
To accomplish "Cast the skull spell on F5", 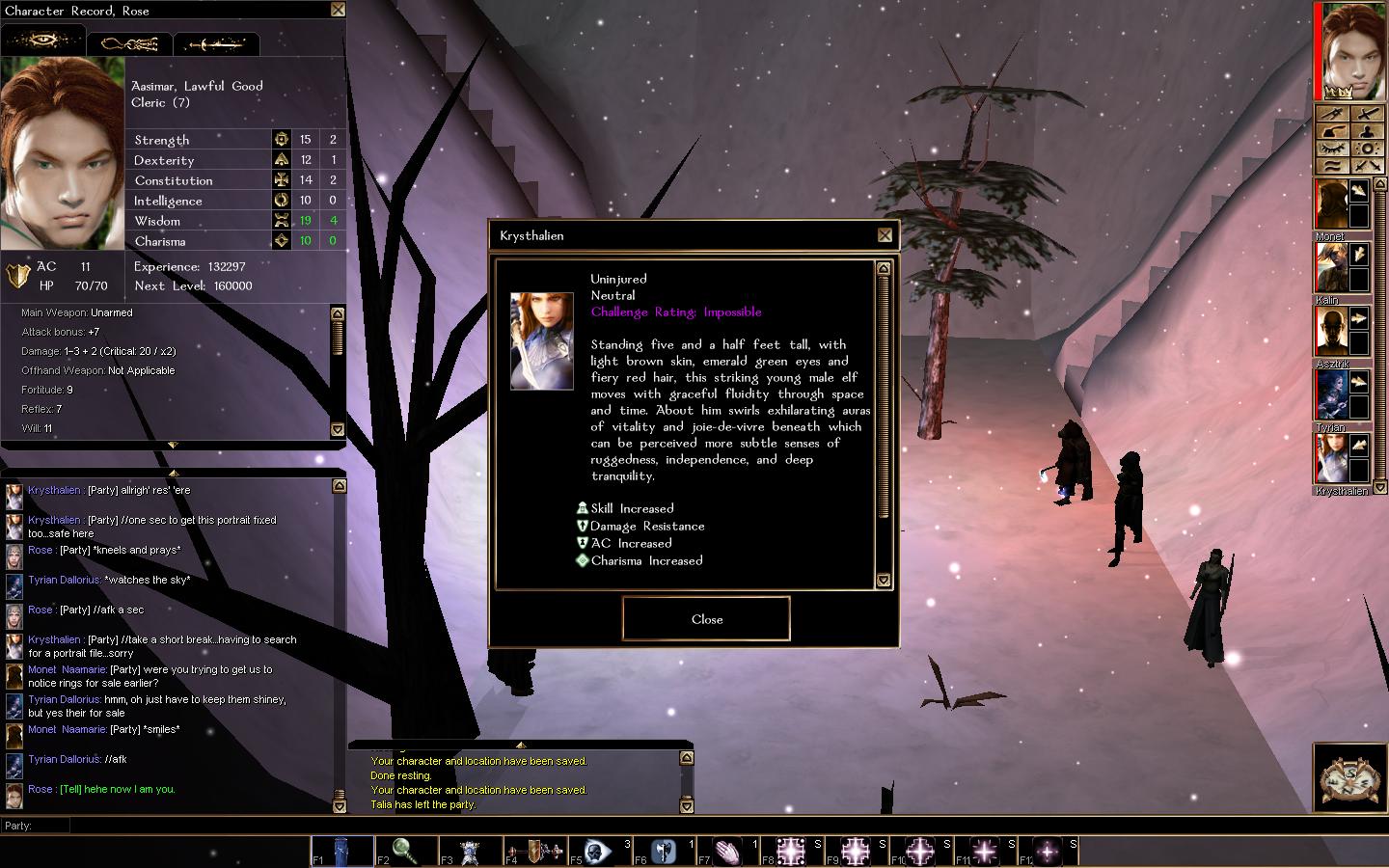I will click(599, 851).
